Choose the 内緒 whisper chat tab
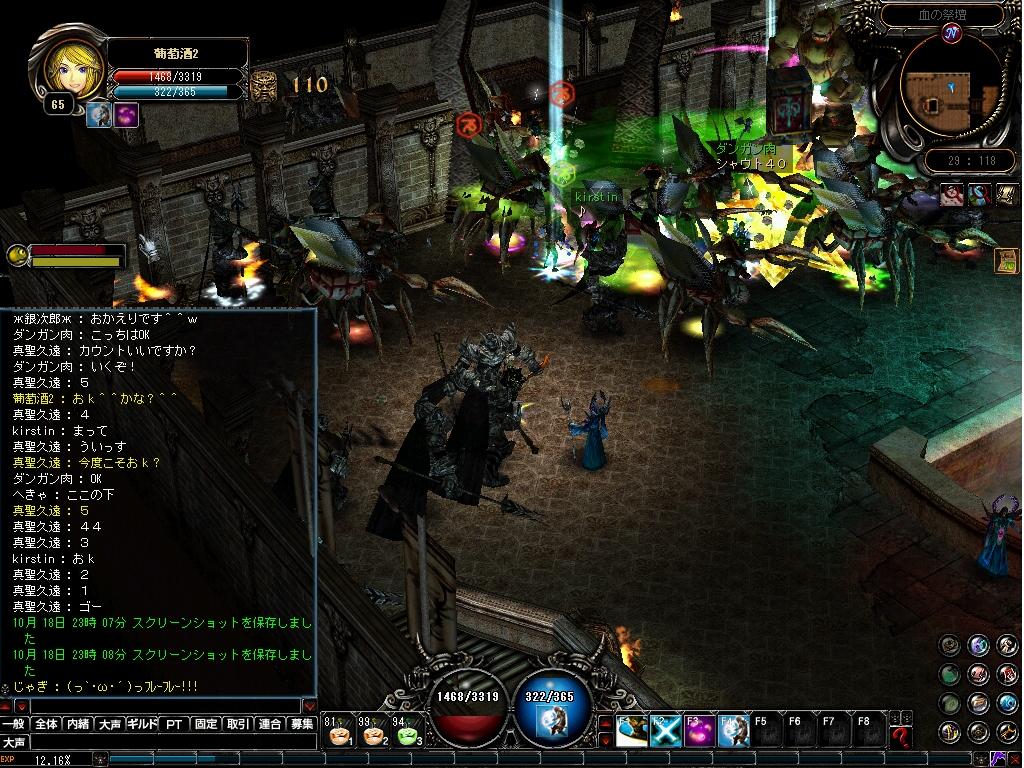 point(78,724)
